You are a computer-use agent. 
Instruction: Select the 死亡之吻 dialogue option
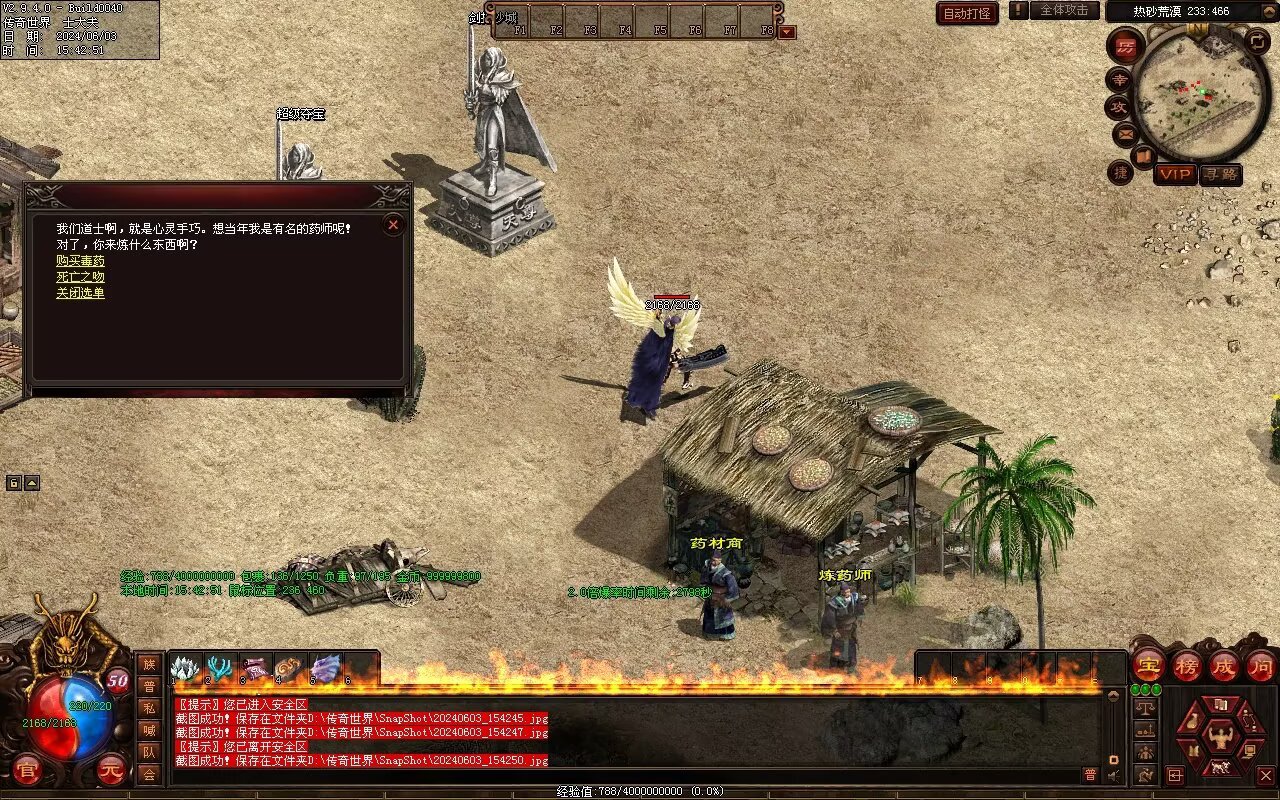click(x=80, y=277)
